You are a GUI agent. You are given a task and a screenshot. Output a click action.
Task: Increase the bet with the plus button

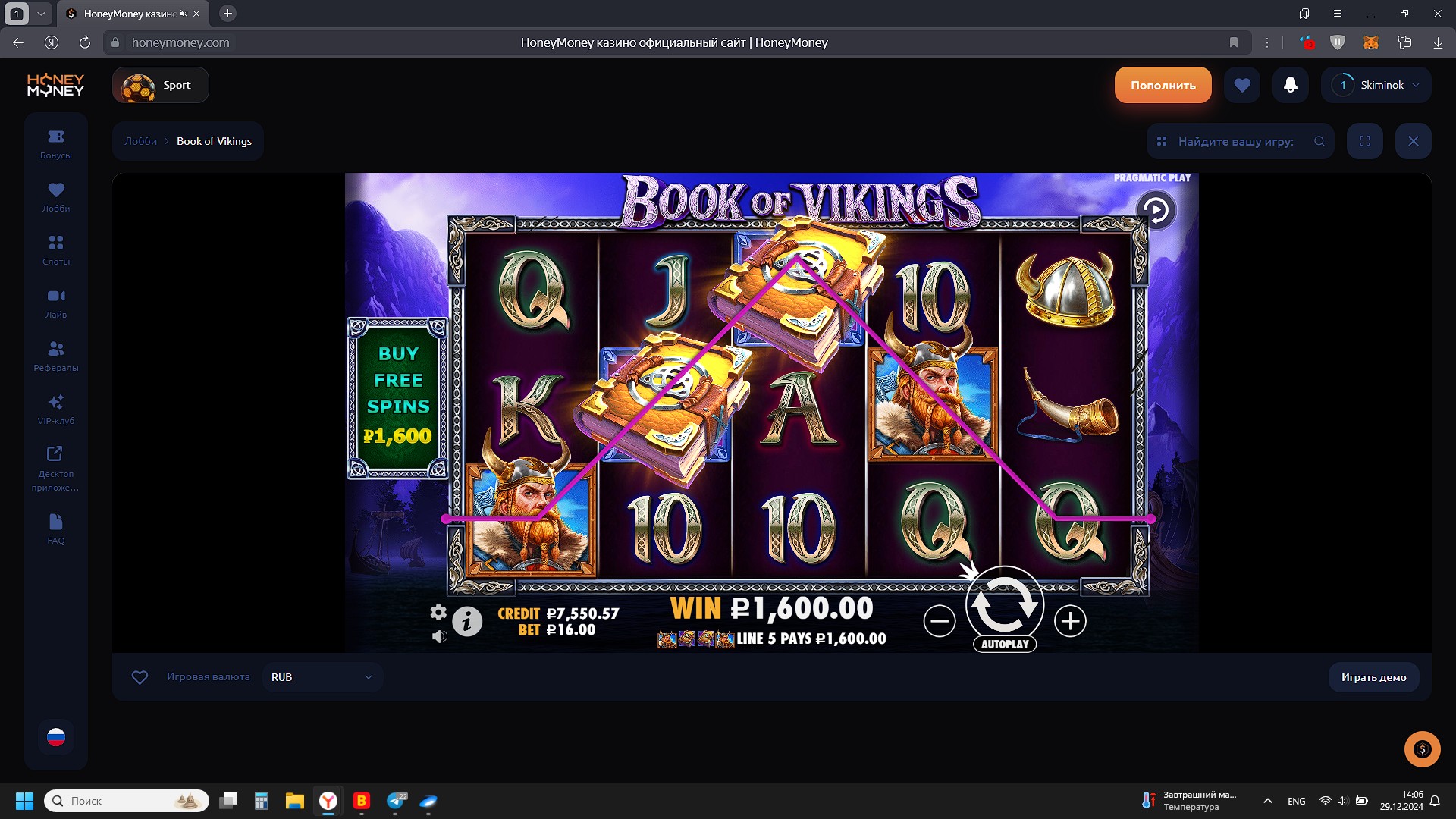coord(1070,622)
